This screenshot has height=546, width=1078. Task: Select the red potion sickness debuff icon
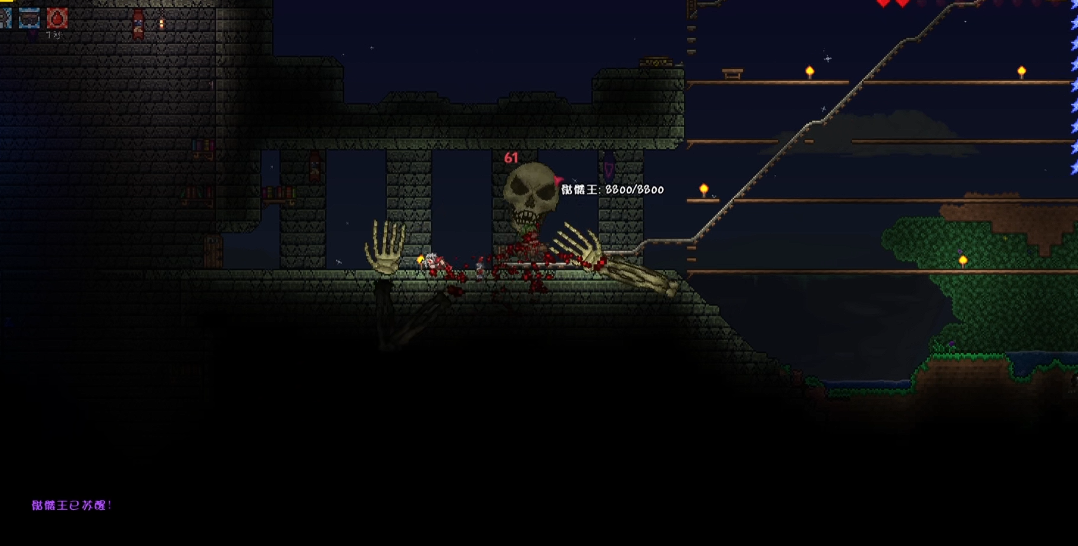point(57,17)
